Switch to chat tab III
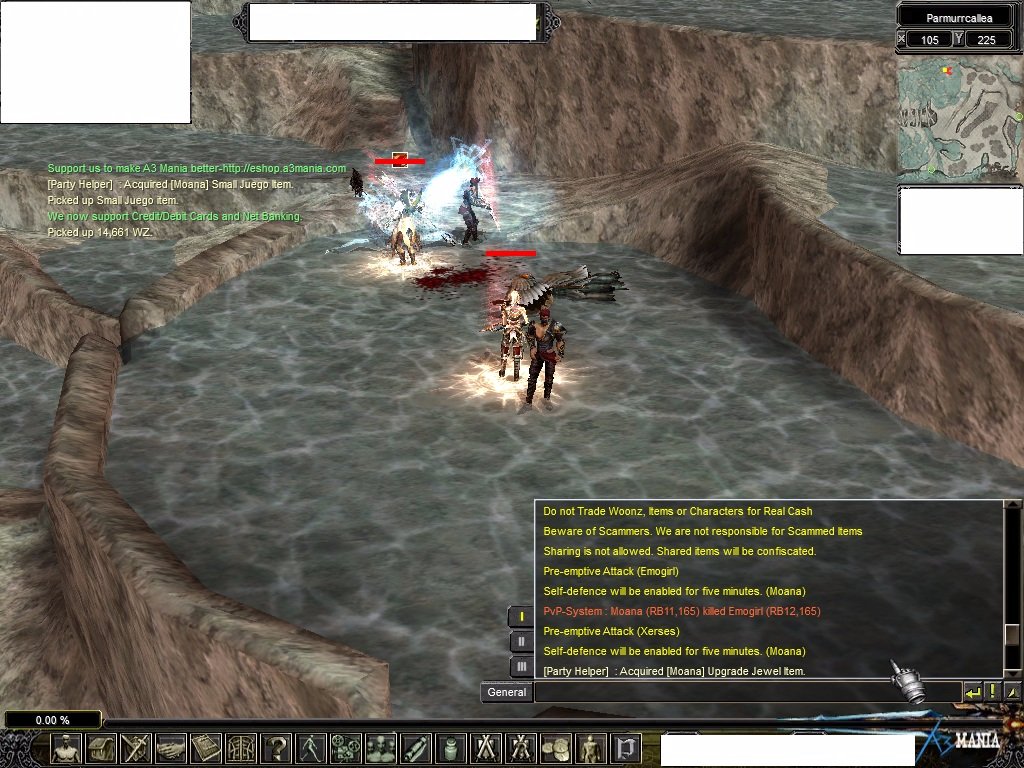 (x=521, y=667)
